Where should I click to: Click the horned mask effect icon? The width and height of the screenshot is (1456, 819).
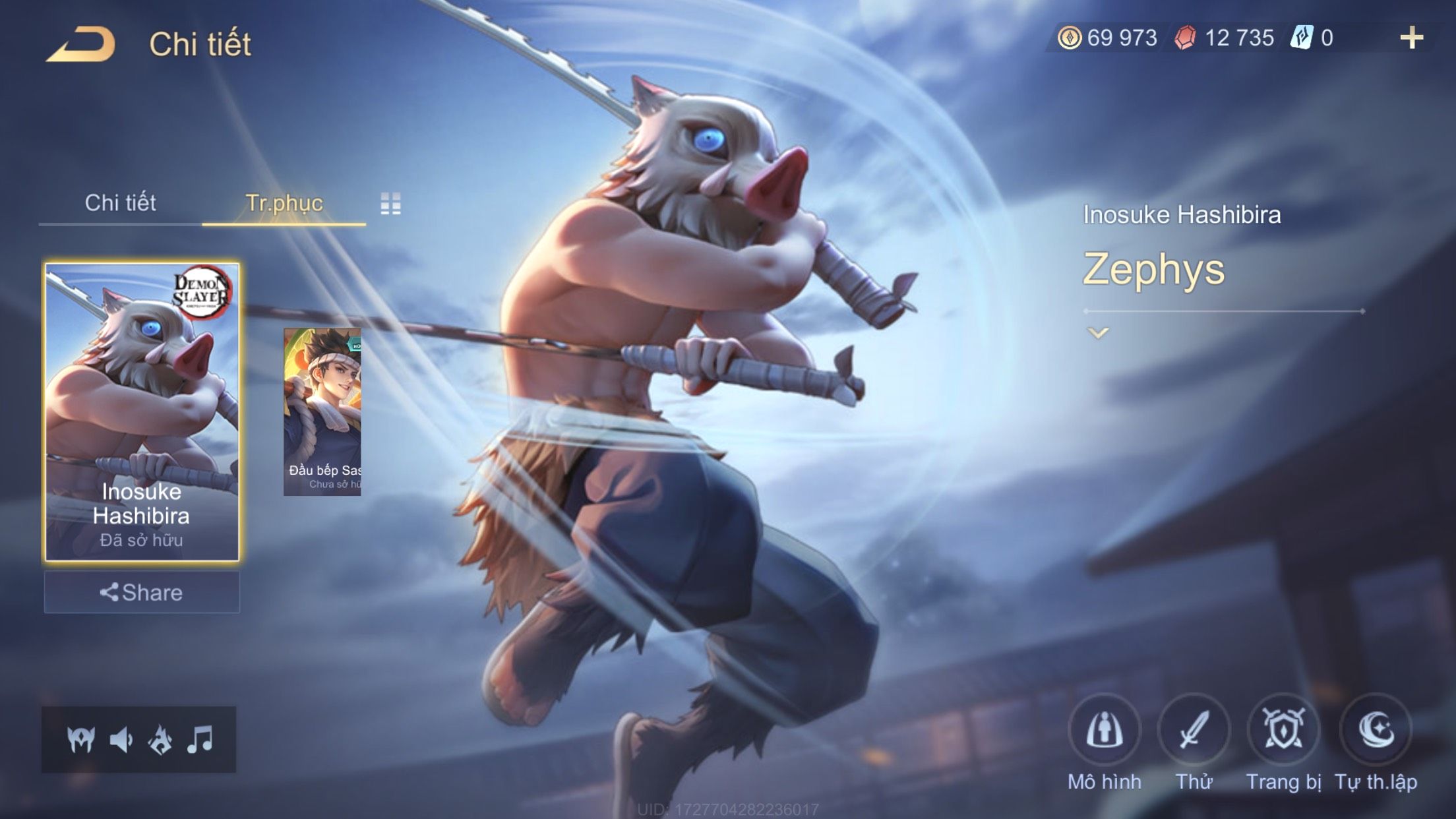pyautogui.click(x=81, y=740)
